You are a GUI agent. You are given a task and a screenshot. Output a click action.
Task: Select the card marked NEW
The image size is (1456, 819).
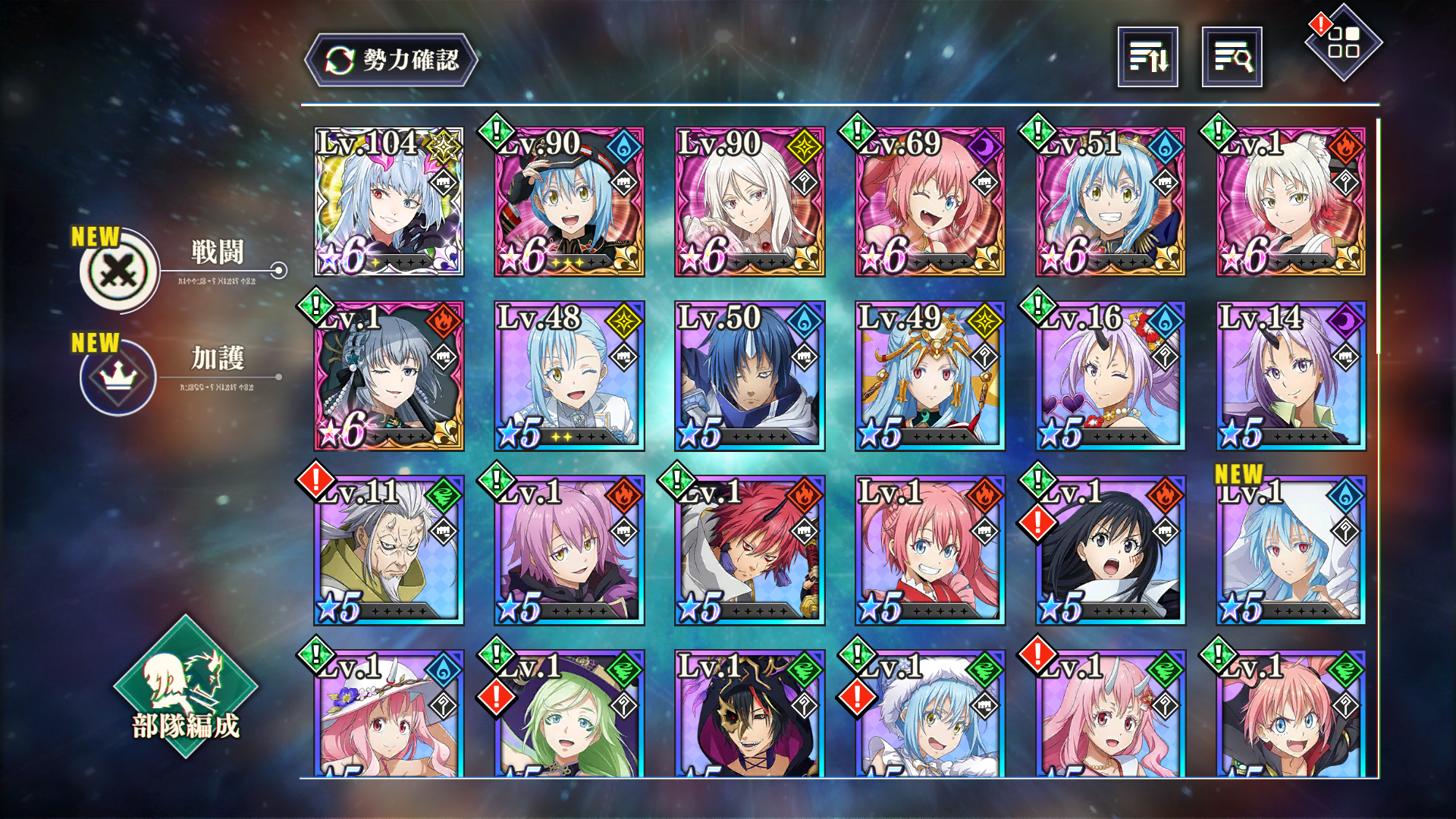1291,551
